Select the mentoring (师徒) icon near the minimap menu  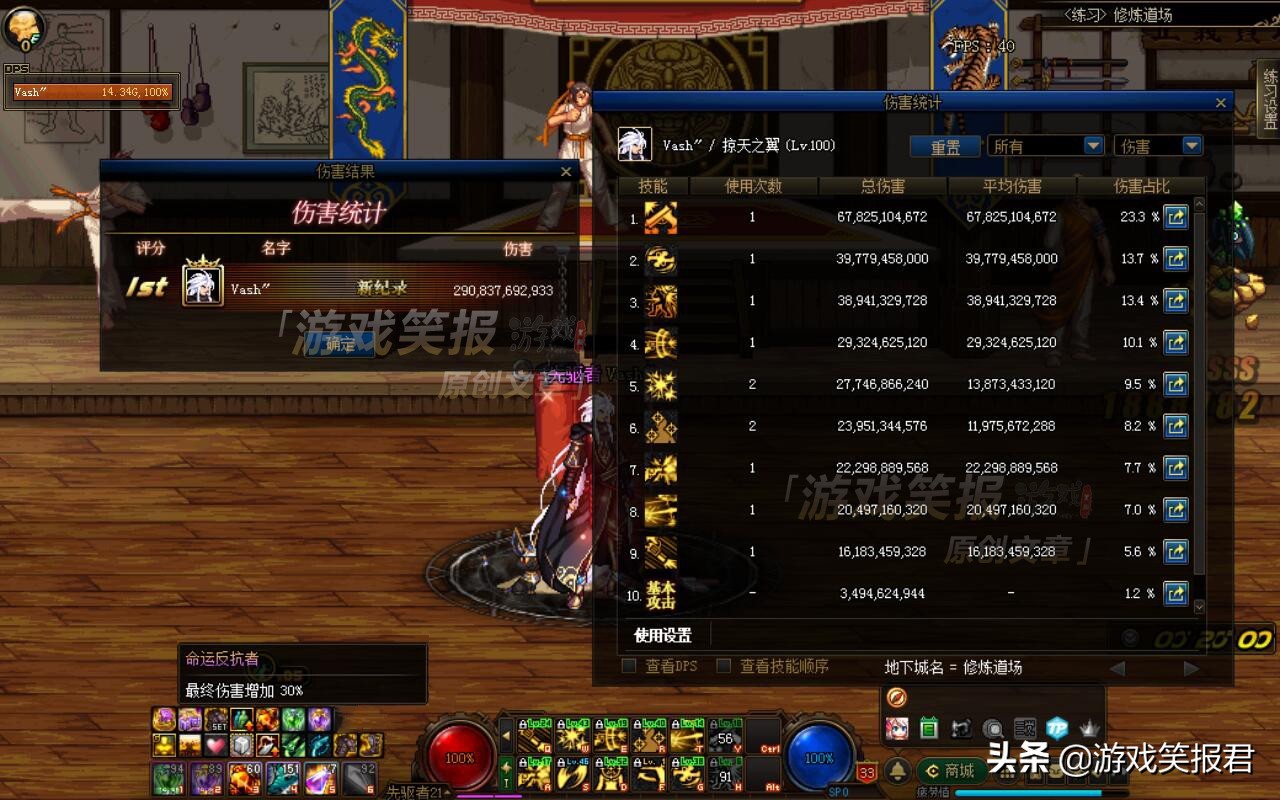pyautogui.click(x=962, y=727)
